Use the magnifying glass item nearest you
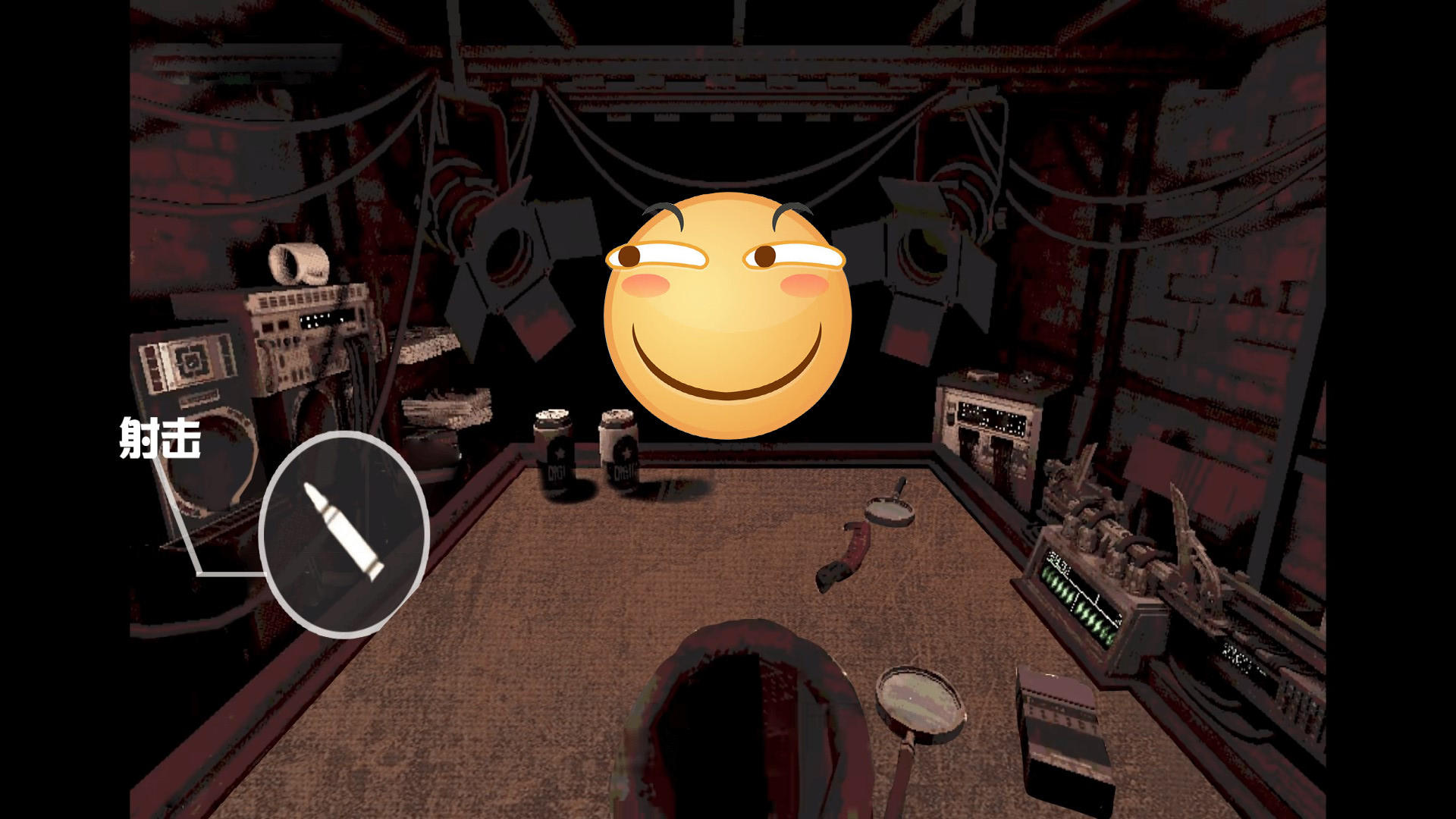The width and height of the screenshot is (1456, 819). tap(920, 707)
